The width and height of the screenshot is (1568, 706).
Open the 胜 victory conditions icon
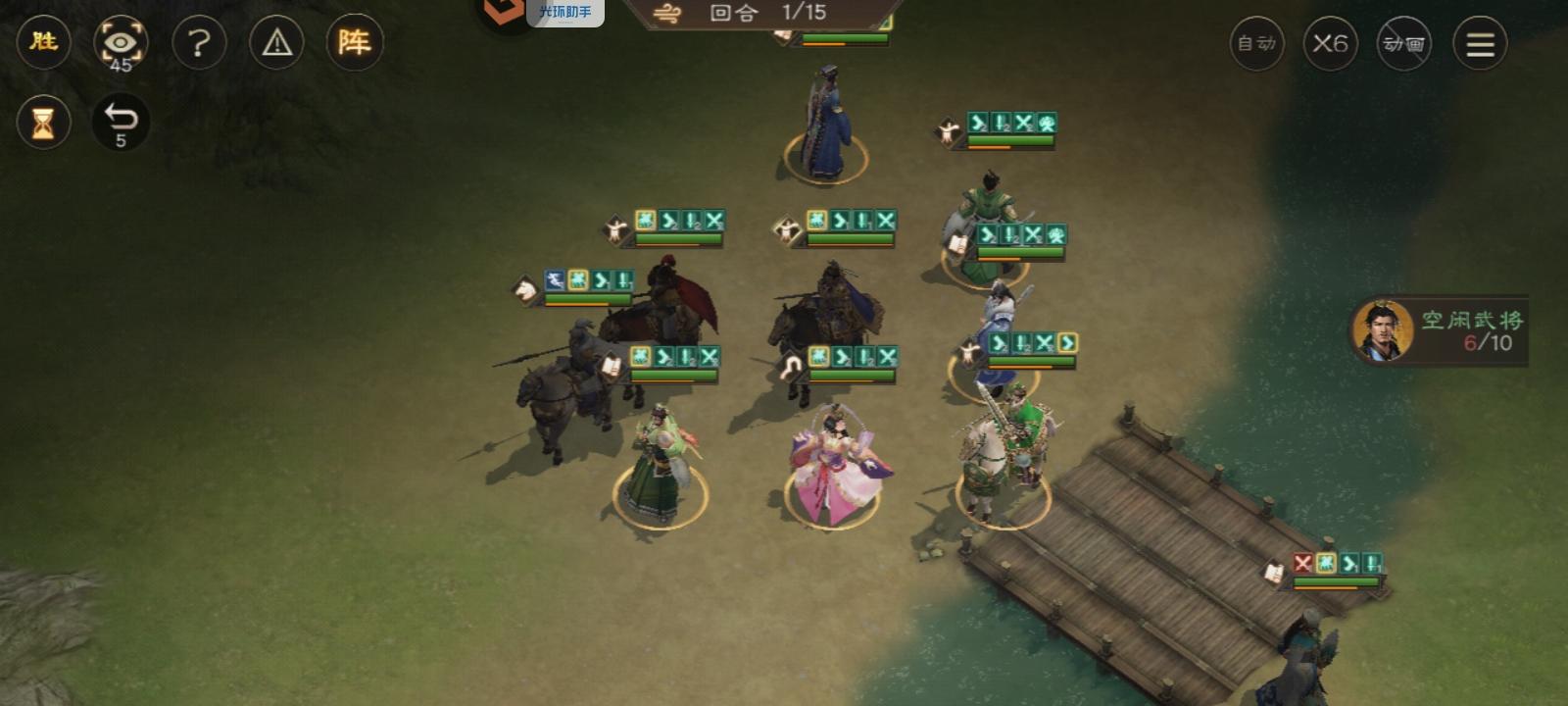(x=42, y=44)
